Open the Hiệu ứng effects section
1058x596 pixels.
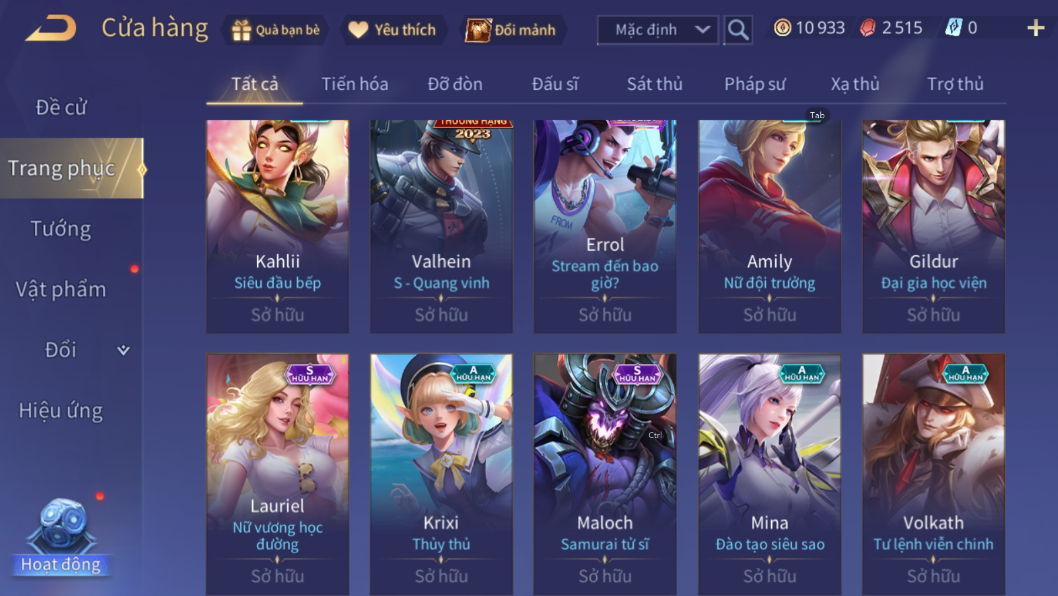61,410
